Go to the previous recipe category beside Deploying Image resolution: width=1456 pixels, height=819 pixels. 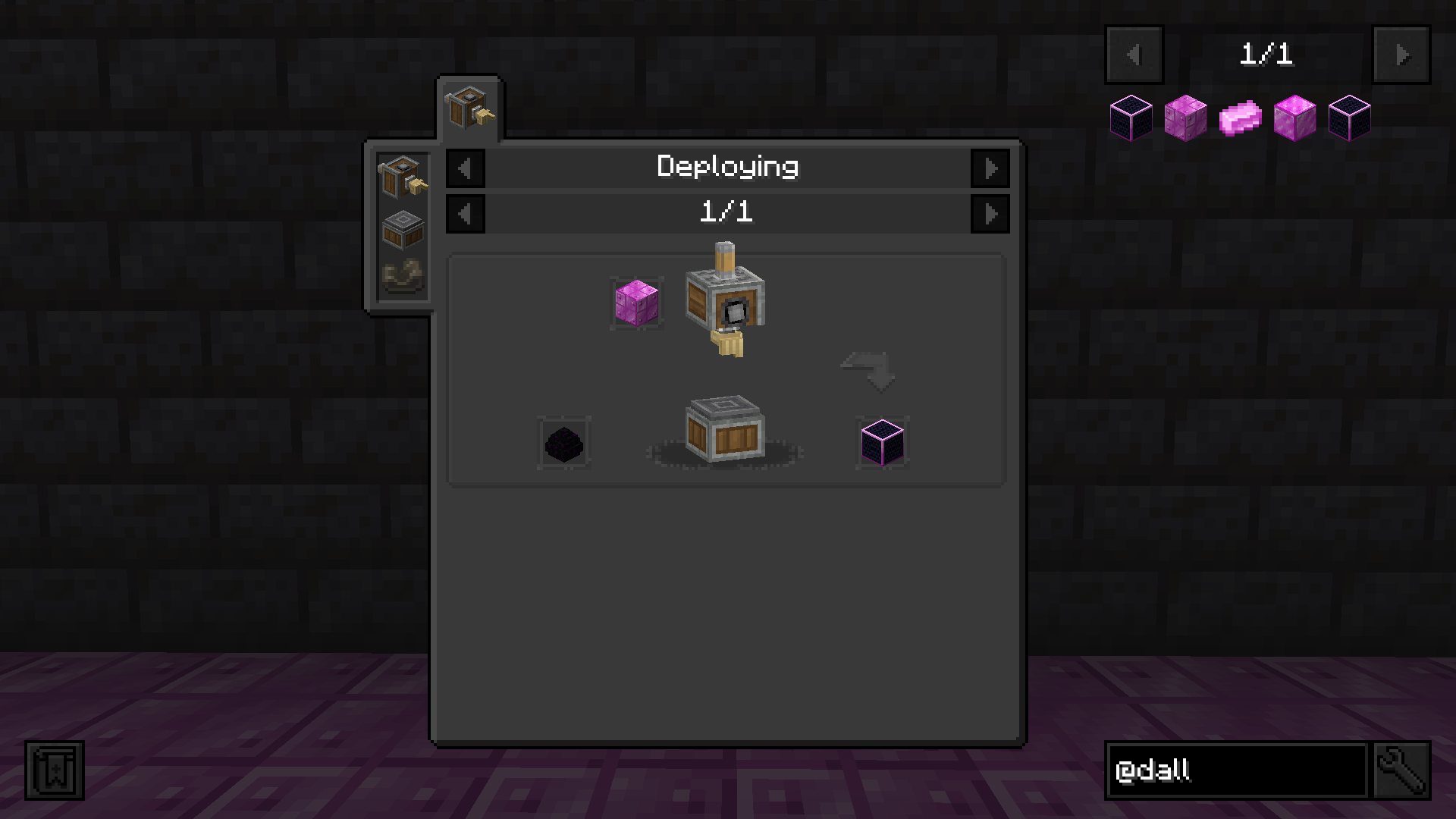pyautogui.click(x=465, y=168)
